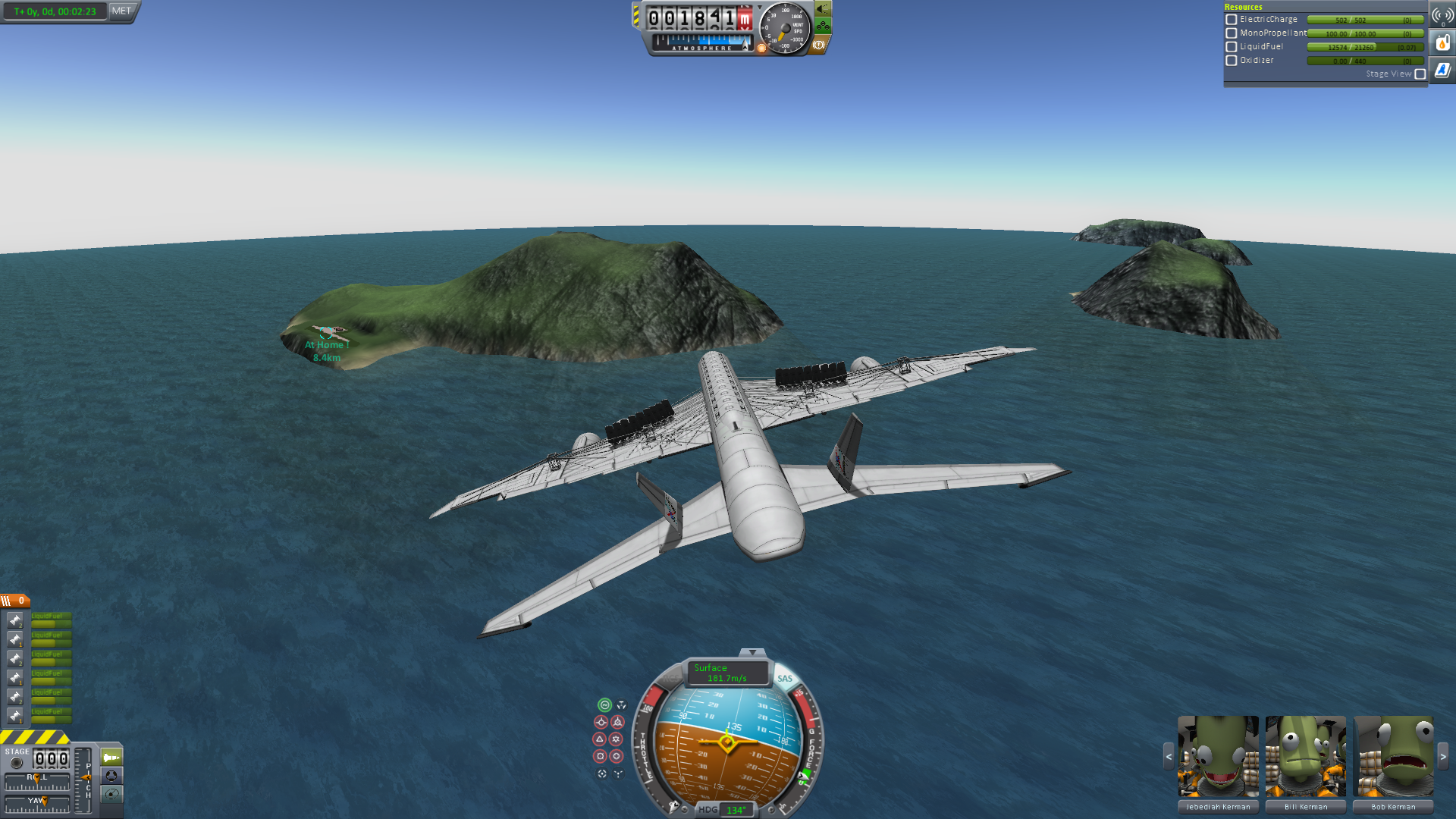Tick the ElectricCharge resource checkbox
Screen dimensions: 1456x819
point(1232,20)
